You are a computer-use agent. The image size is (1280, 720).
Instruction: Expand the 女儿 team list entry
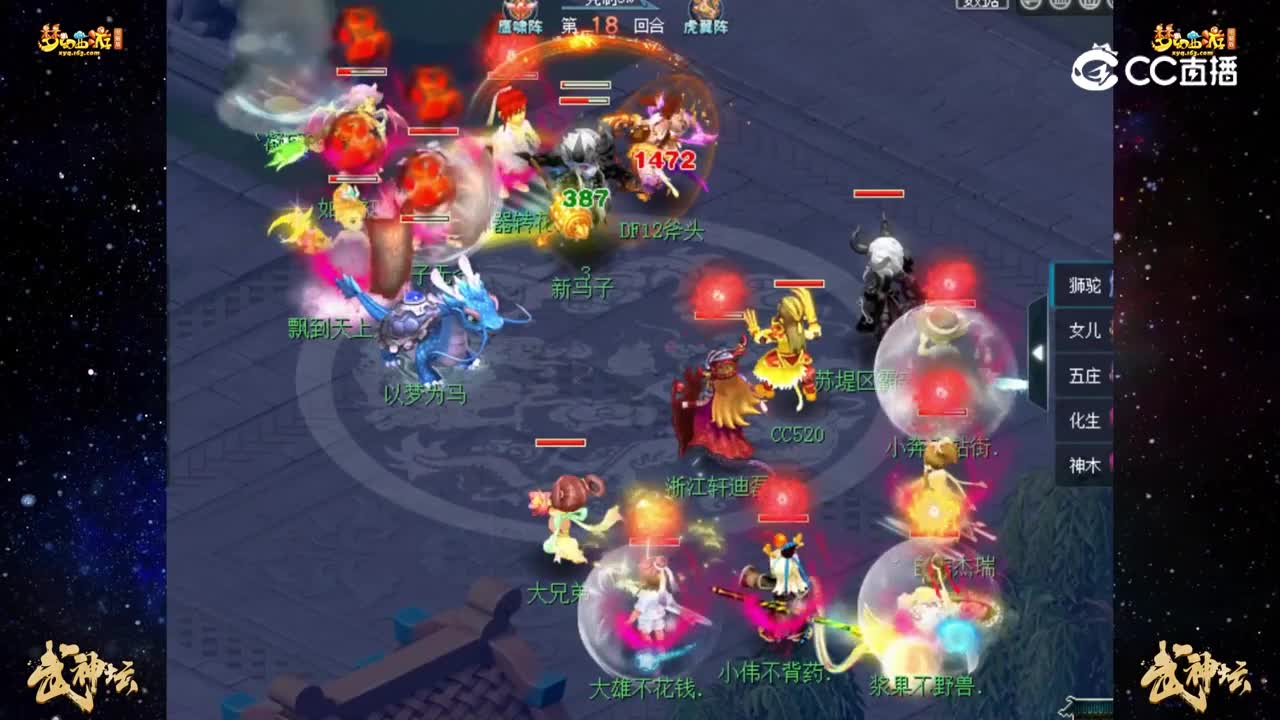1087,330
